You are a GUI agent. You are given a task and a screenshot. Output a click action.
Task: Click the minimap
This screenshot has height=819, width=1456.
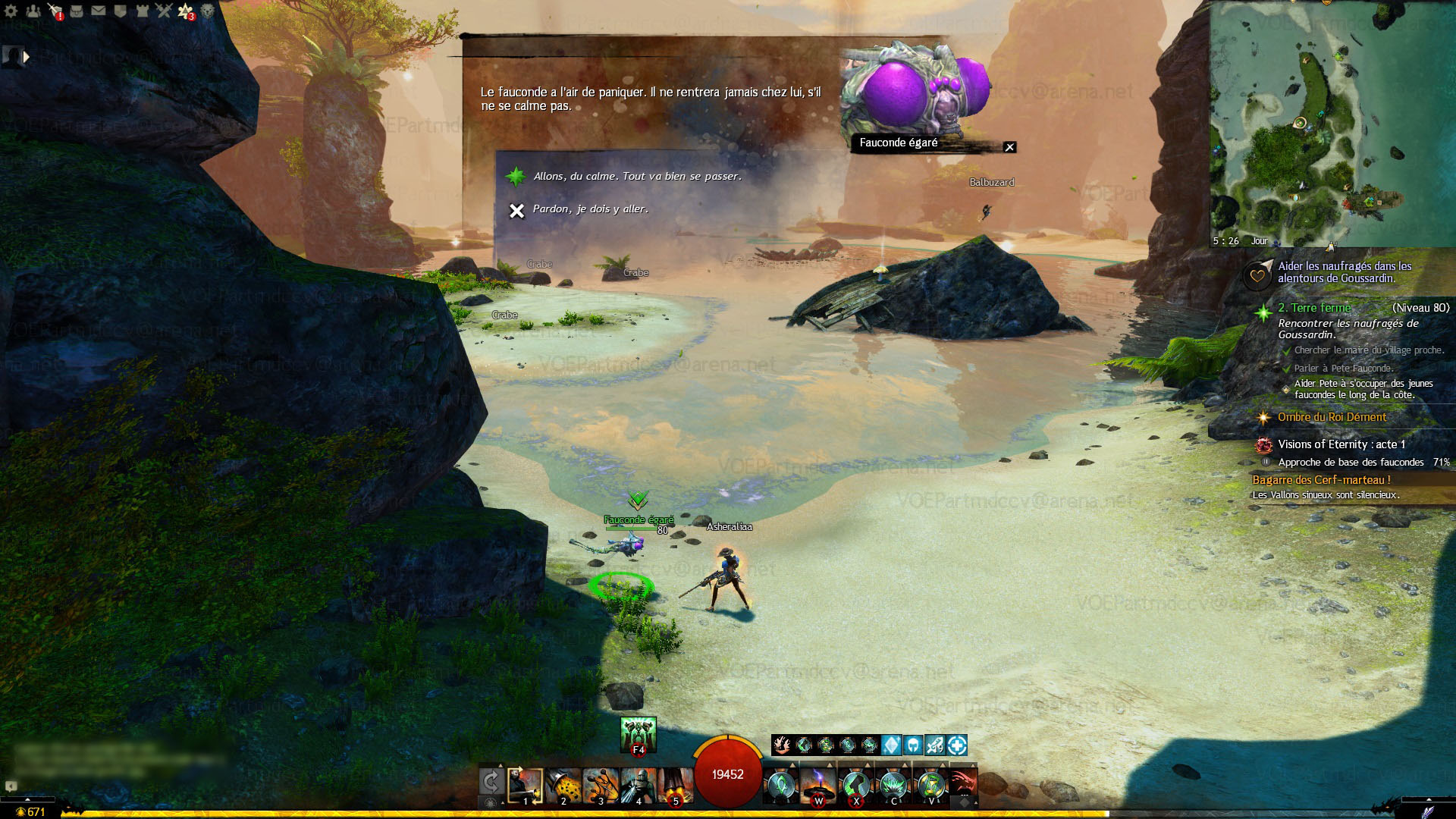[1332, 123]
